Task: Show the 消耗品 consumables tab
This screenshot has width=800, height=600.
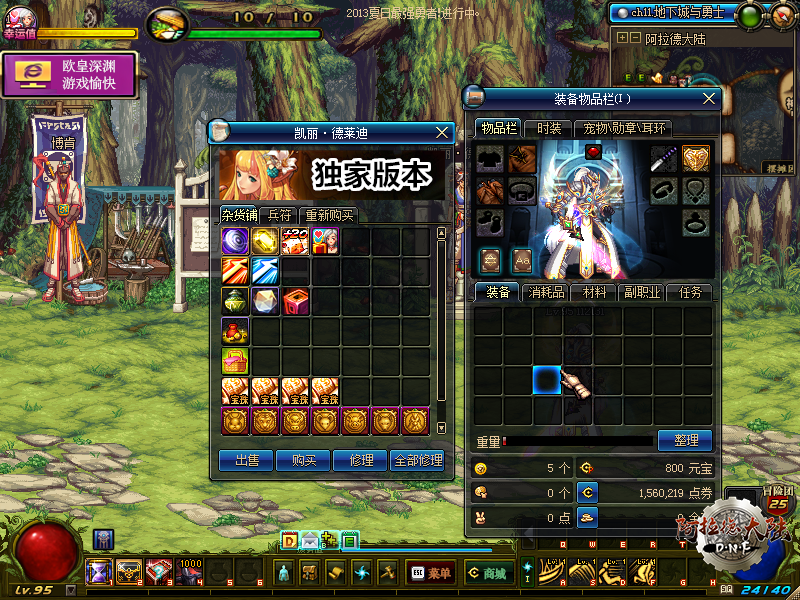Action: pos(547,292)
